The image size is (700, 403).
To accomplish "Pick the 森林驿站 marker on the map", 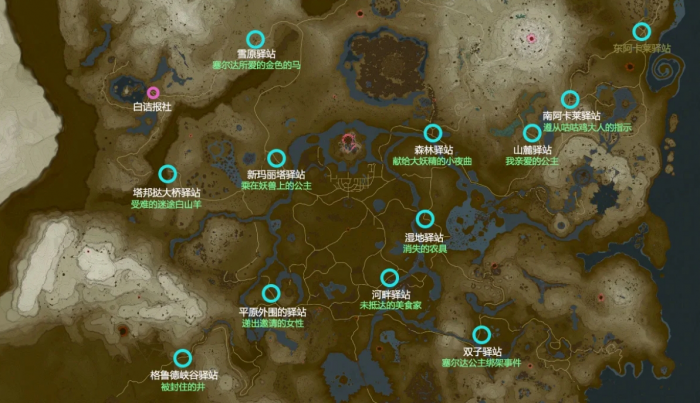I will [433, 132].
